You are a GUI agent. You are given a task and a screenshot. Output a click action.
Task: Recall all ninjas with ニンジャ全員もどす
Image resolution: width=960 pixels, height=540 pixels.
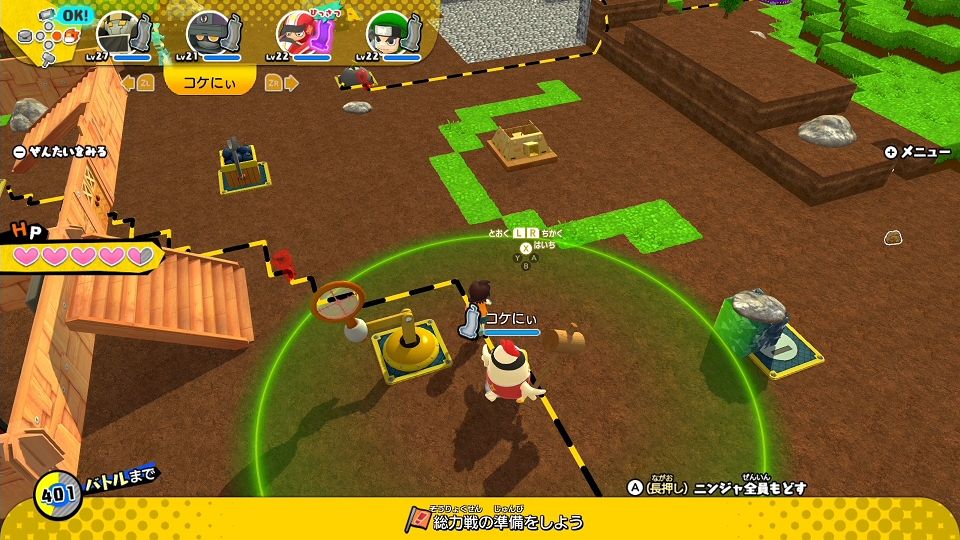point(717,488)
